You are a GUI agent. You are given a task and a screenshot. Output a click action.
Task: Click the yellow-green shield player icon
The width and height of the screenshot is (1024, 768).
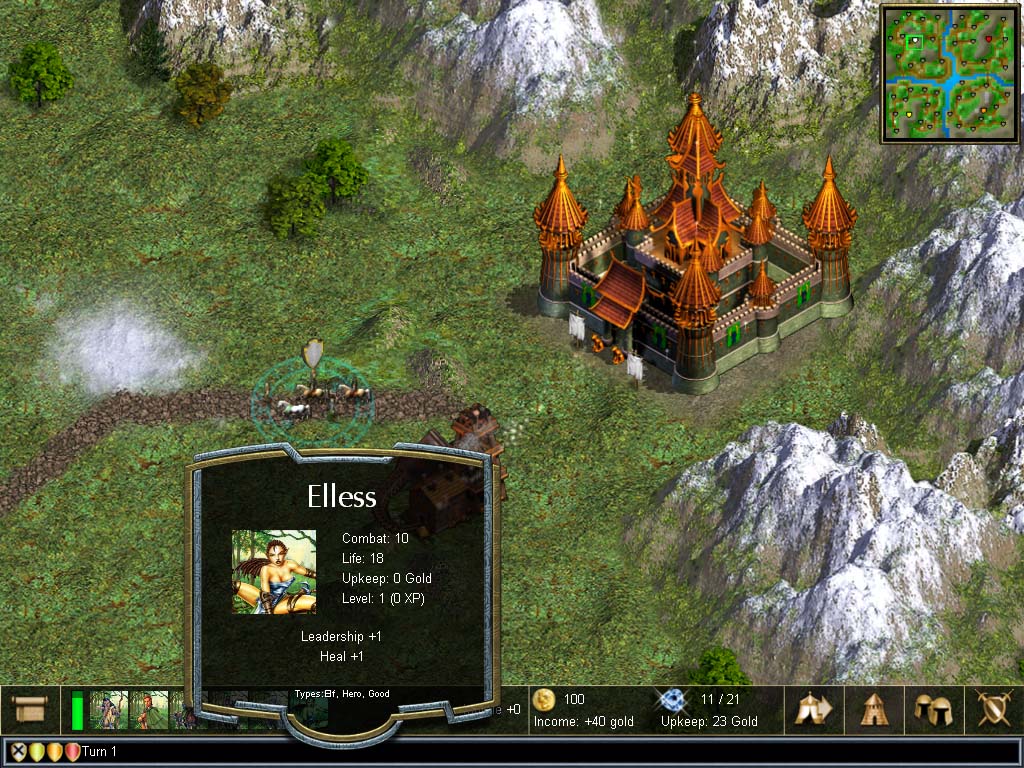click(x=36, y=752)
